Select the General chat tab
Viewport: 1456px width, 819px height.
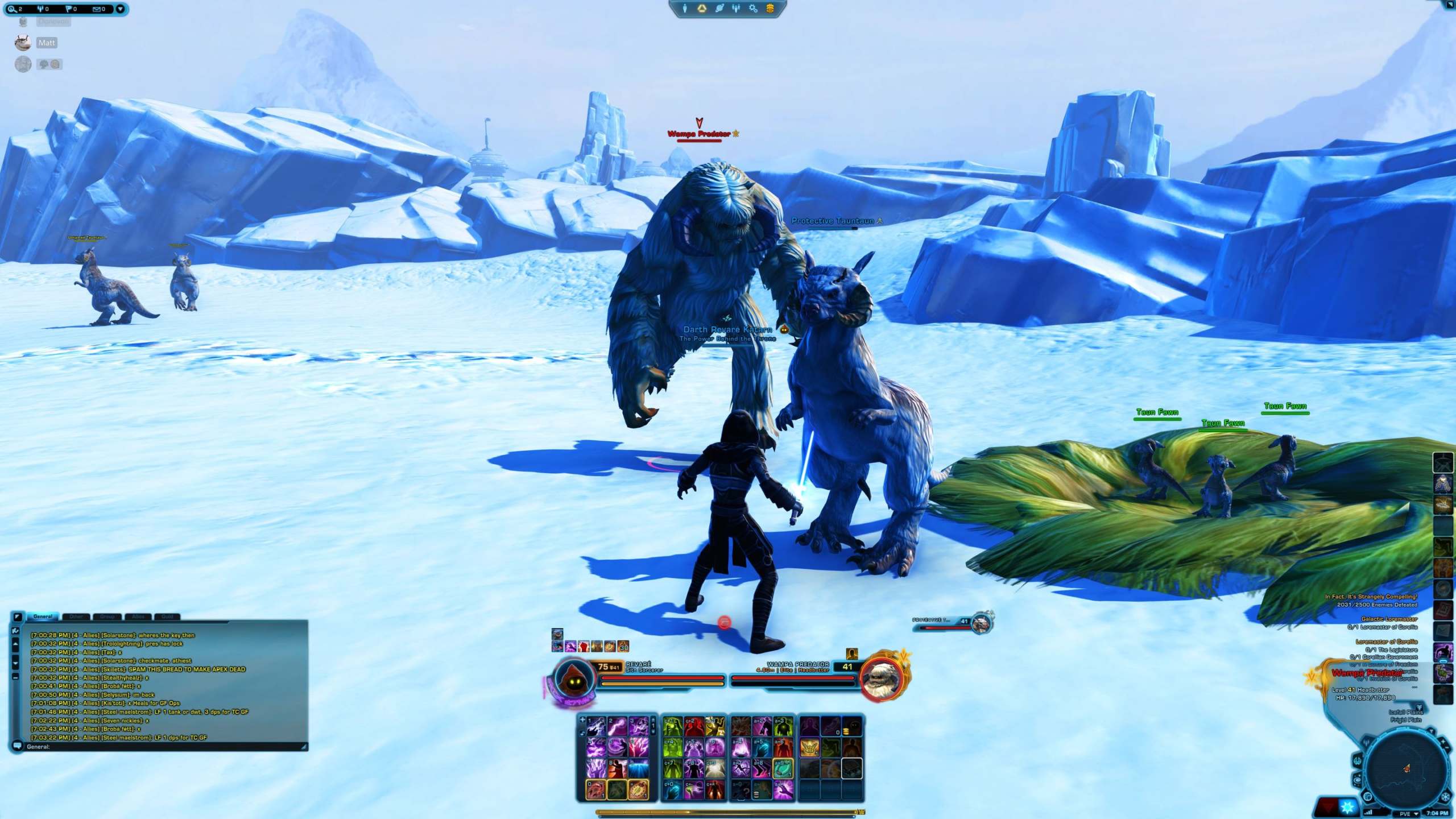point(43,617)
